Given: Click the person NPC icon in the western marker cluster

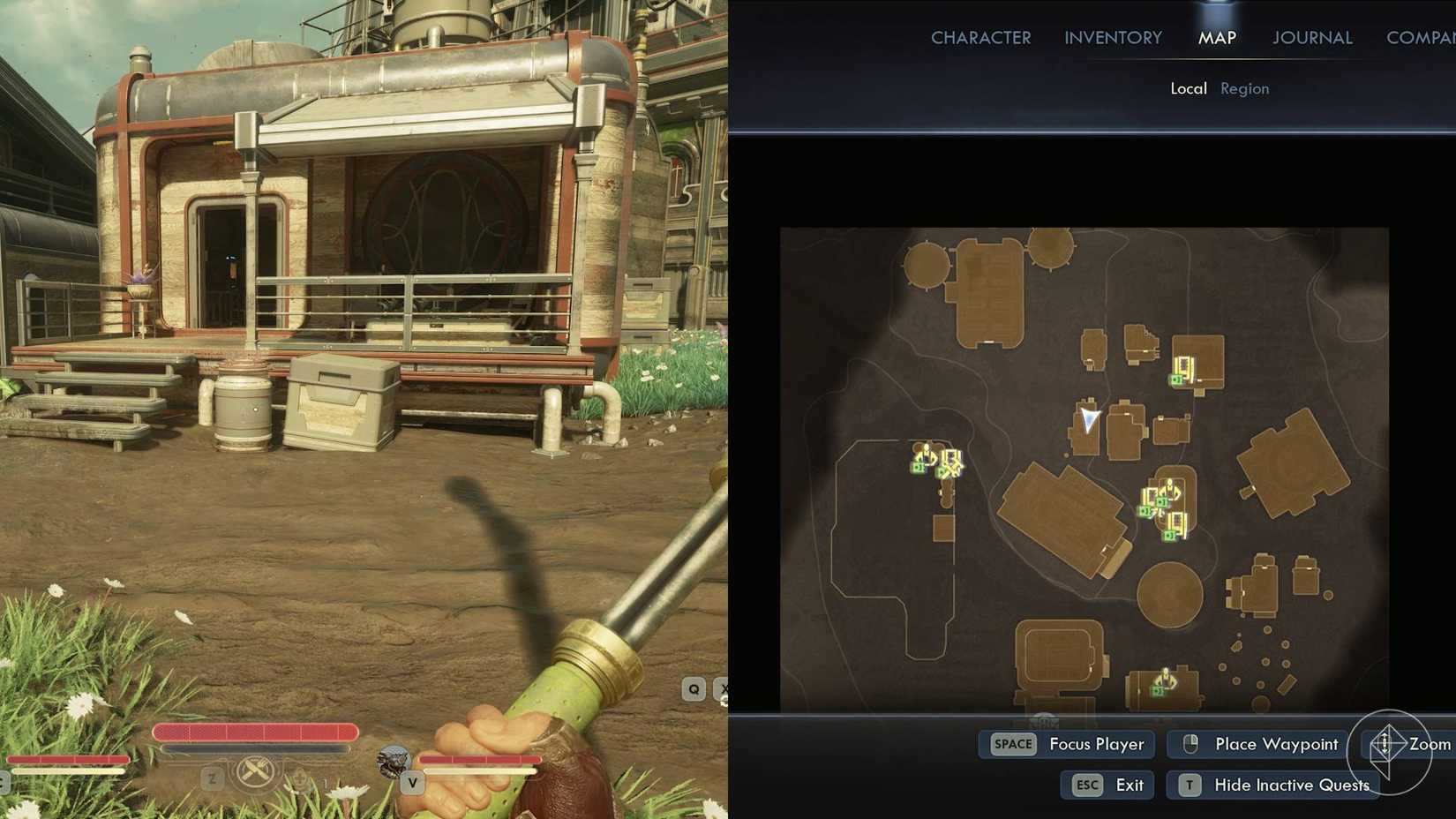Looking at the screenshot, I should 927,451.
